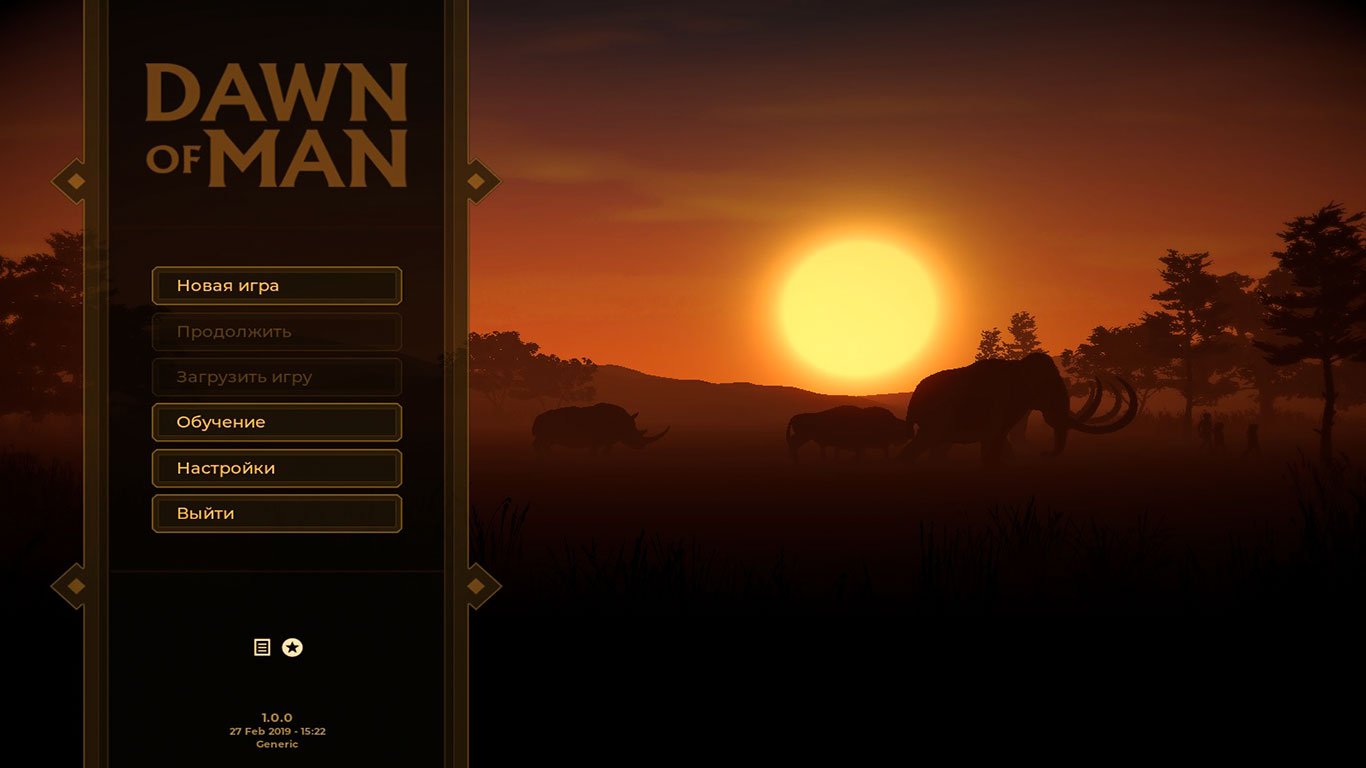This screenshot has width=1366, height=768.
Task: Start a new game via Новая игра
Action: [276, 285]
